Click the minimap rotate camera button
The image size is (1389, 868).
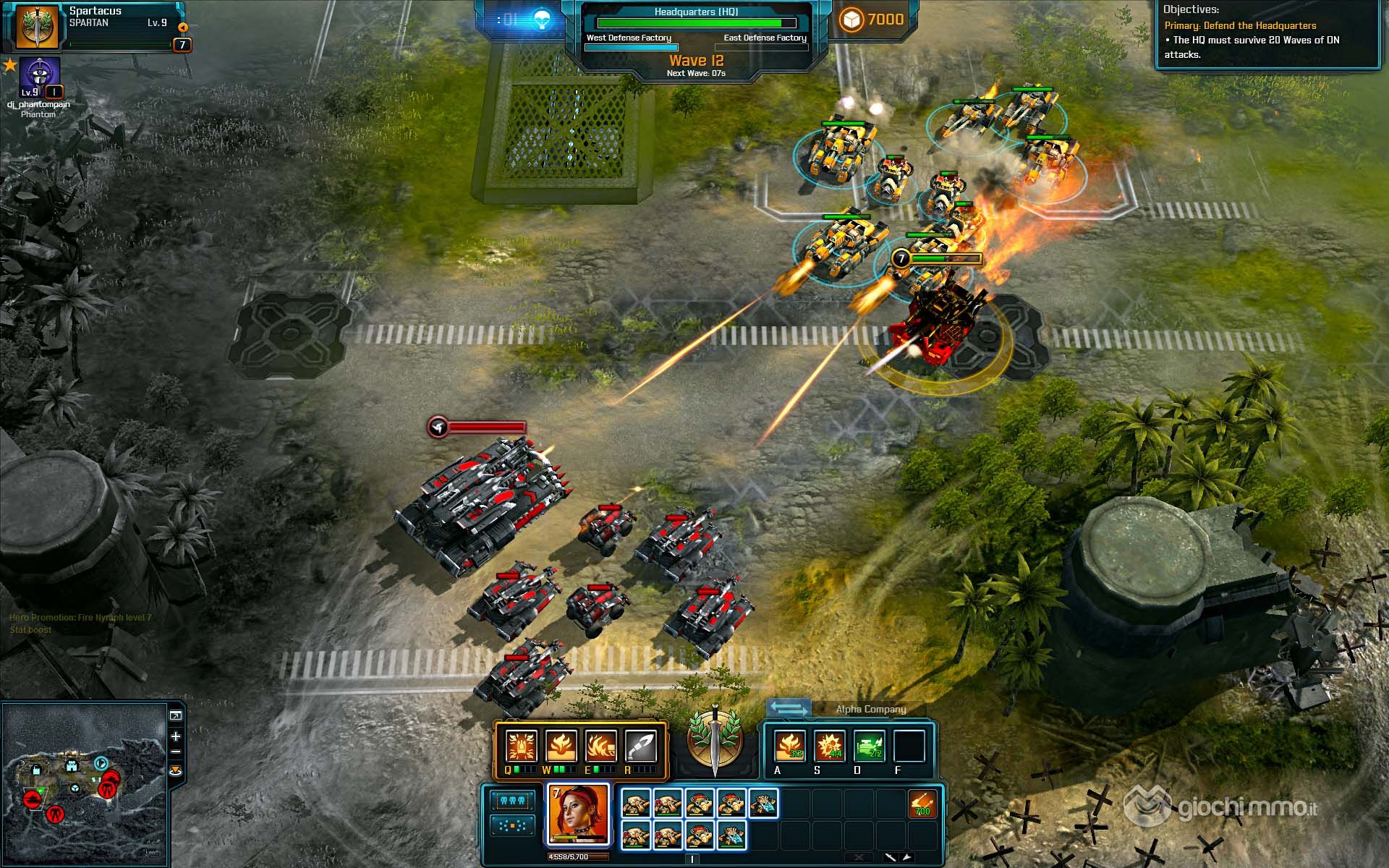(x=176, y=771)
